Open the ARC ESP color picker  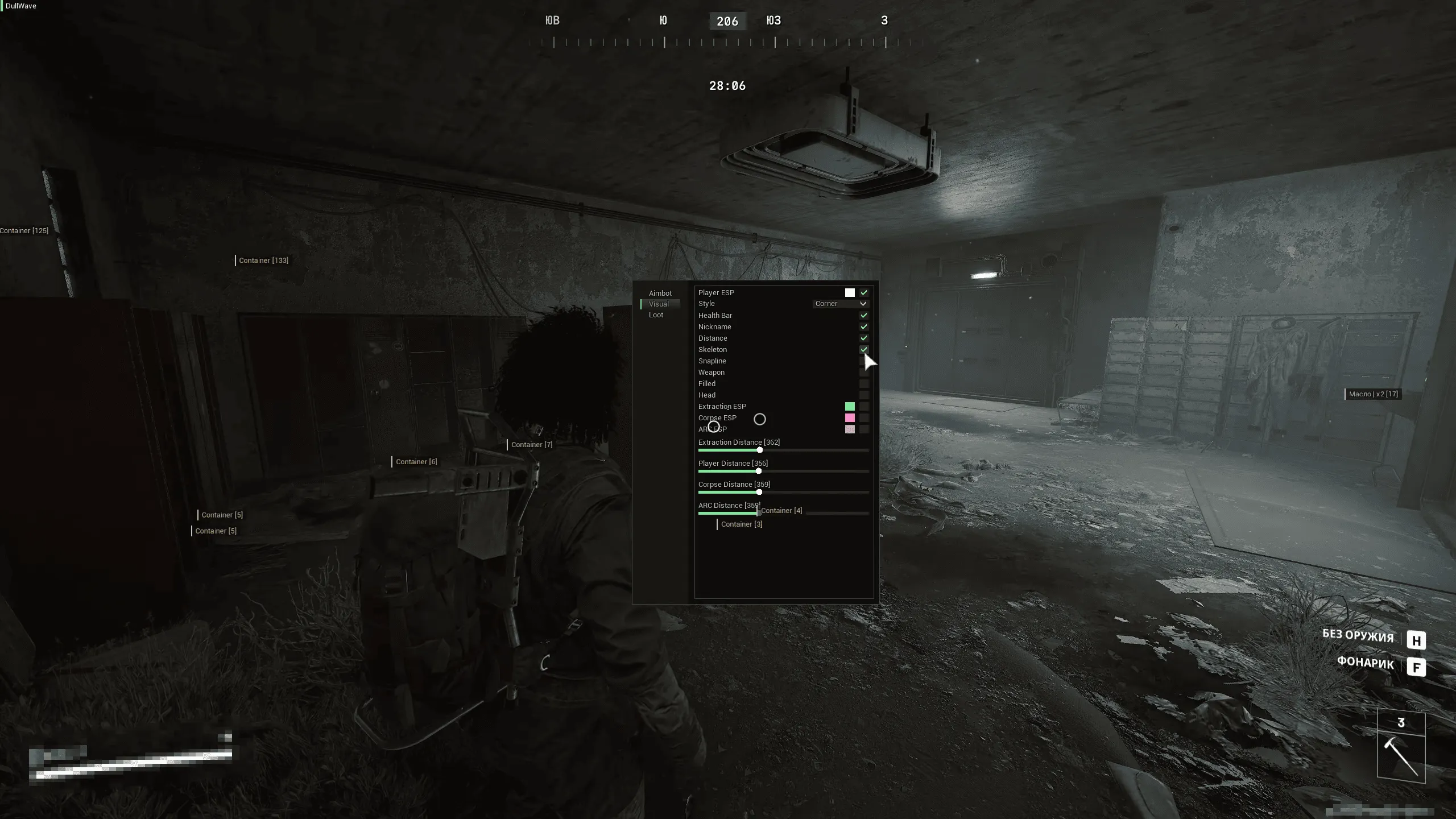pyautogui.click(x=850, y=429)
